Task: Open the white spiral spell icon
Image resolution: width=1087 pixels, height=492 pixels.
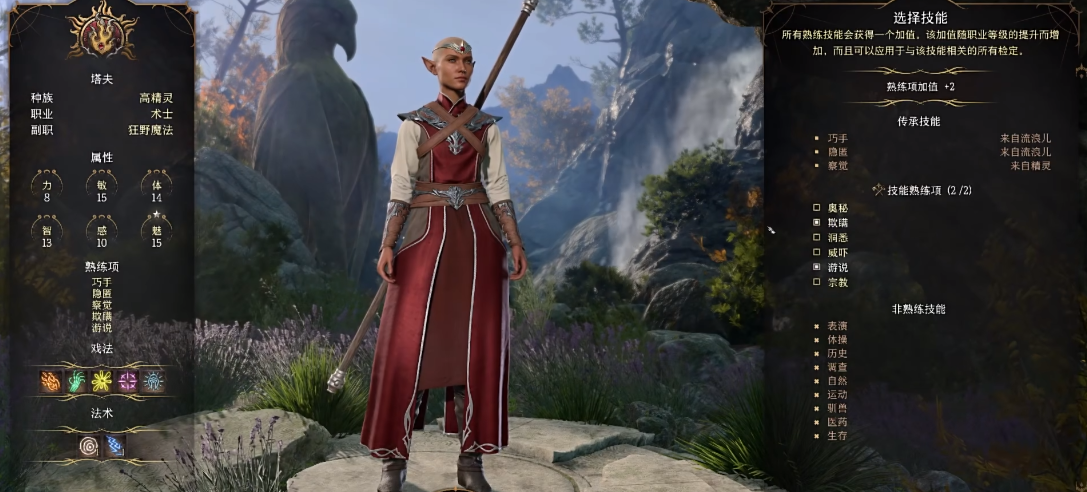Action: pos(89,445)
